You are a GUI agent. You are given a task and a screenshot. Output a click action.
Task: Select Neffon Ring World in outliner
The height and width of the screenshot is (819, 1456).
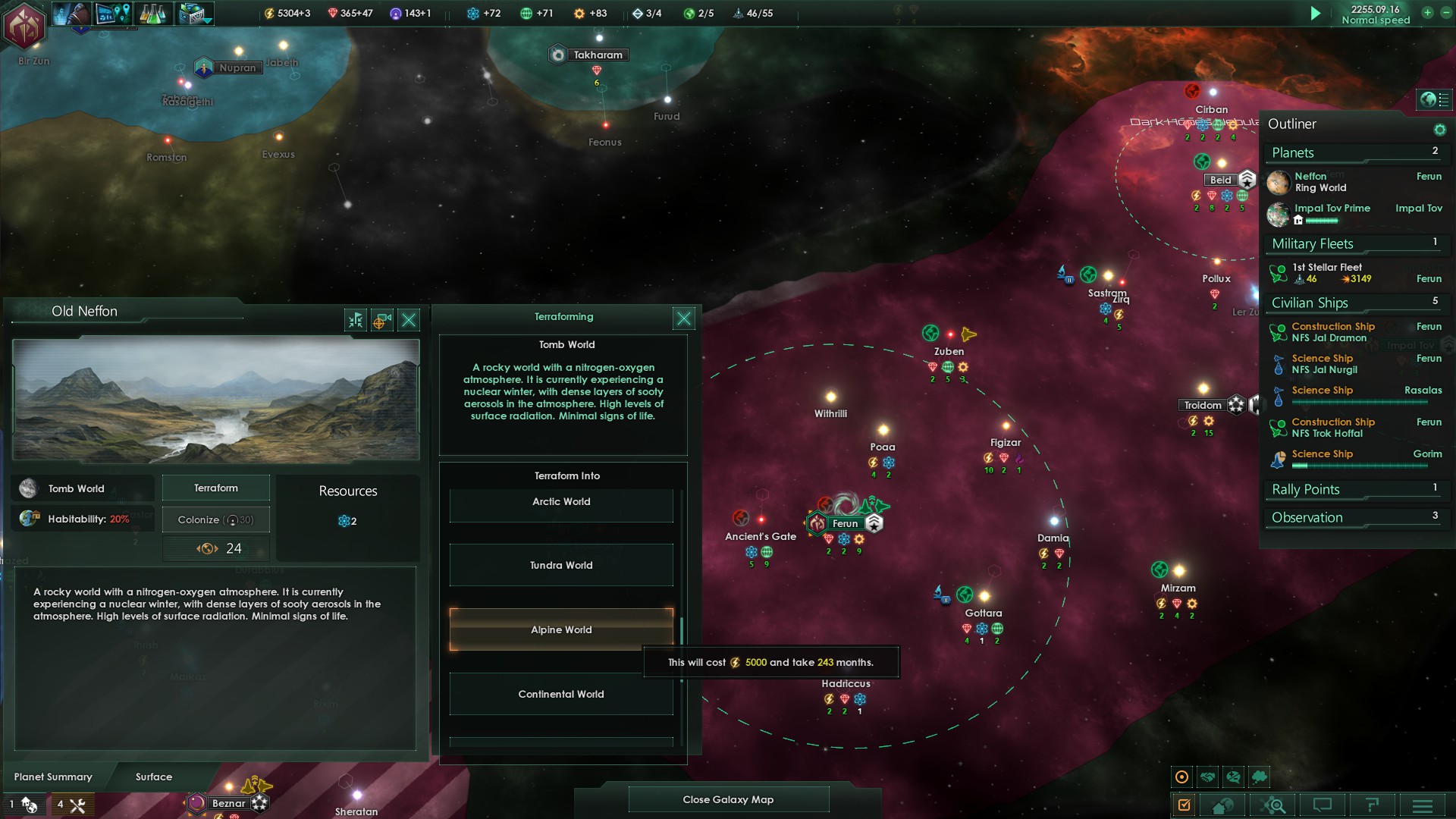click(x=1320, y=182)
